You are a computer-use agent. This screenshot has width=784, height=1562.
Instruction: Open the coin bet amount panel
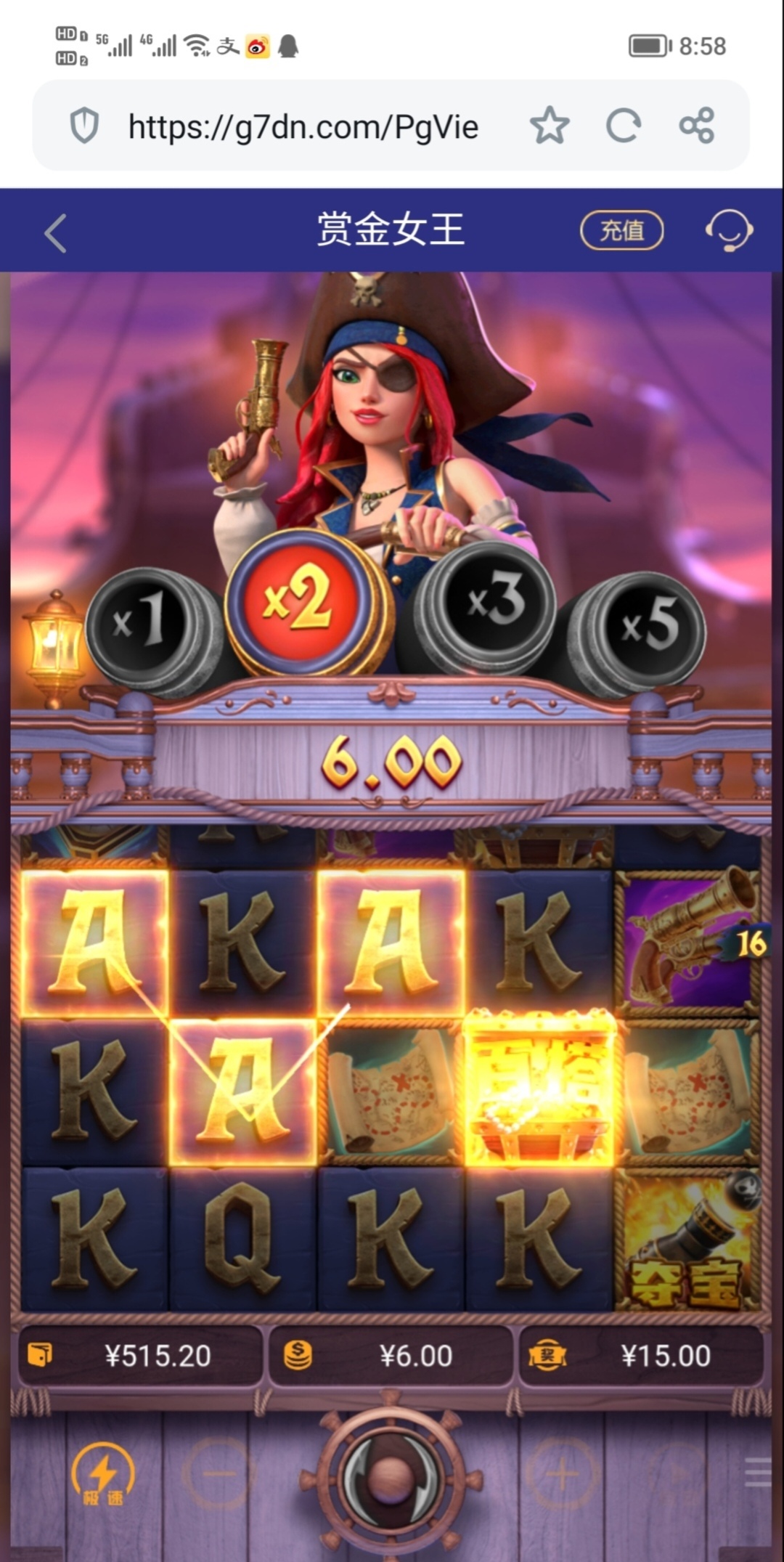(391, 1356)
